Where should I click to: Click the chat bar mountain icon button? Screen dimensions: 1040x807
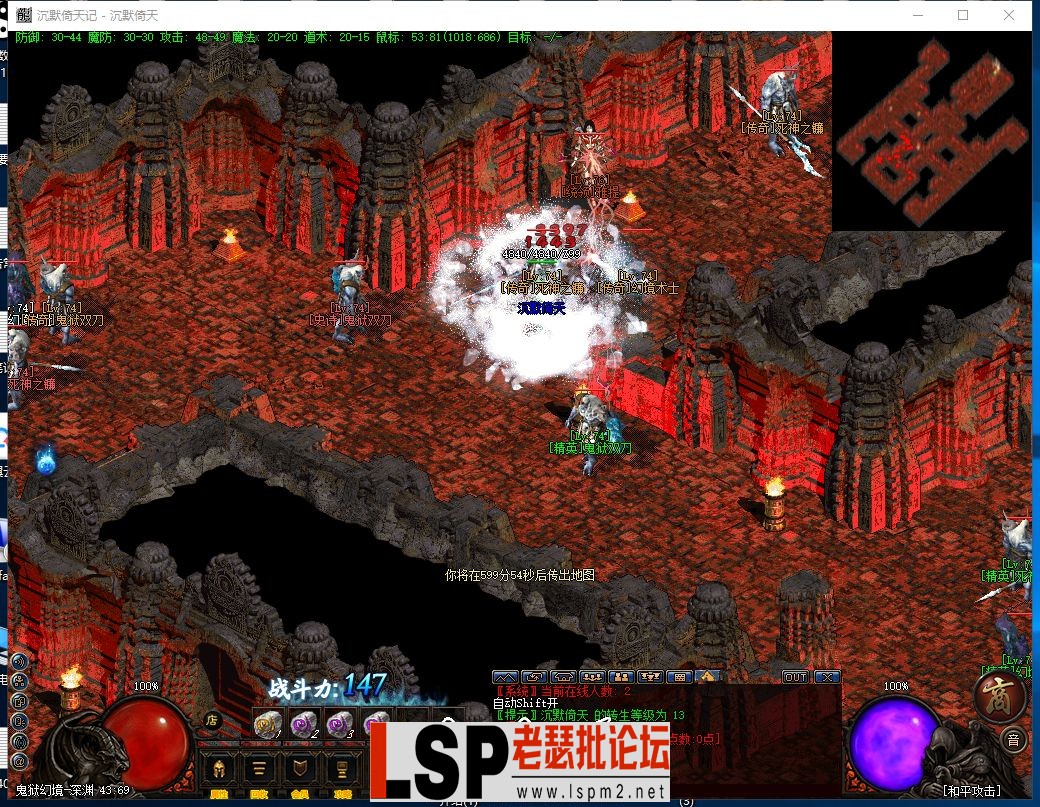click(505, 677)
